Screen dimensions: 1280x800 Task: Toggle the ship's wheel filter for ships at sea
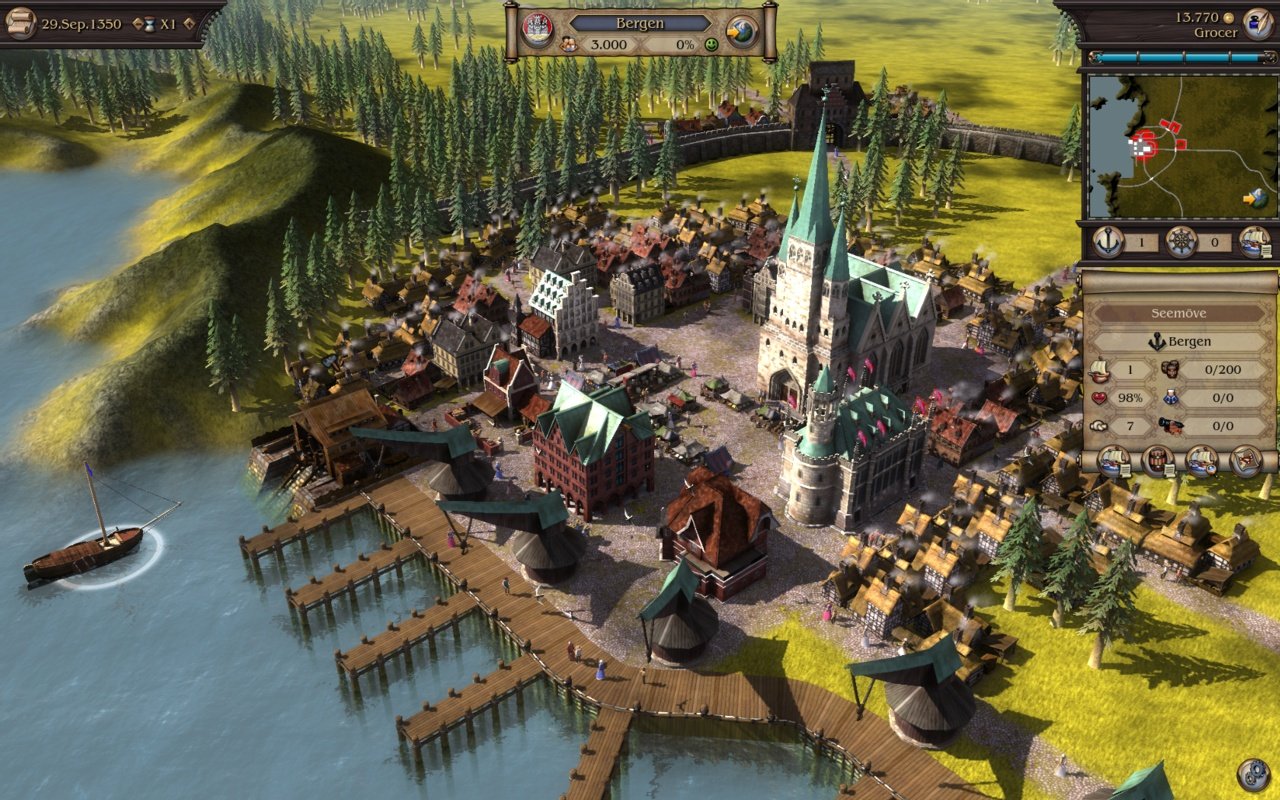1181,241
